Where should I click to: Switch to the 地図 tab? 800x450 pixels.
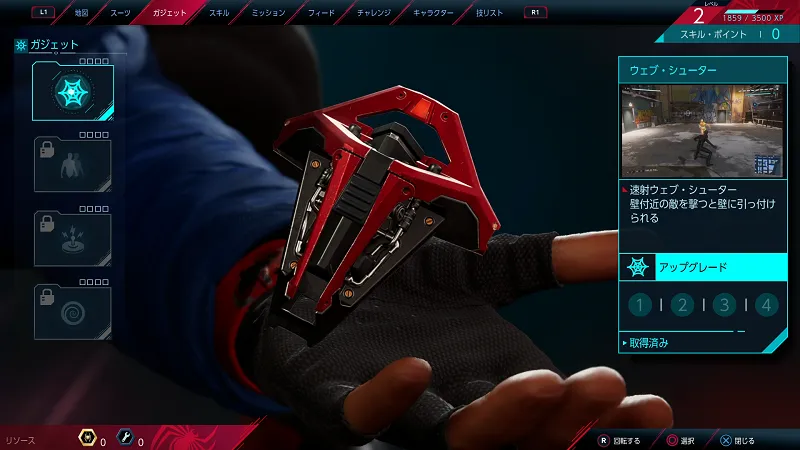click(x=82, y=13)
